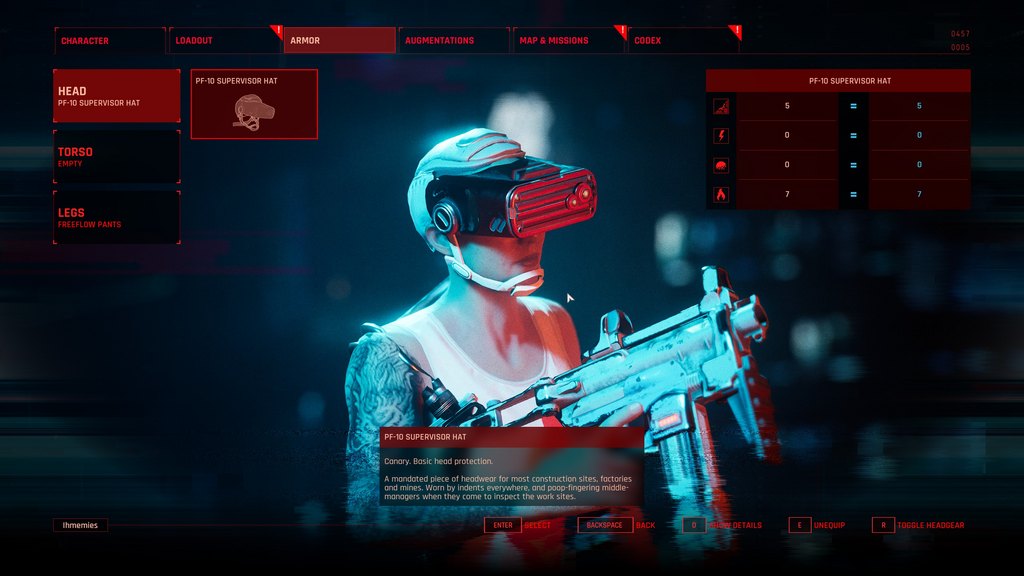Show the Codex tab
This screenshot has width=1024, height=576.
(684, 41)
